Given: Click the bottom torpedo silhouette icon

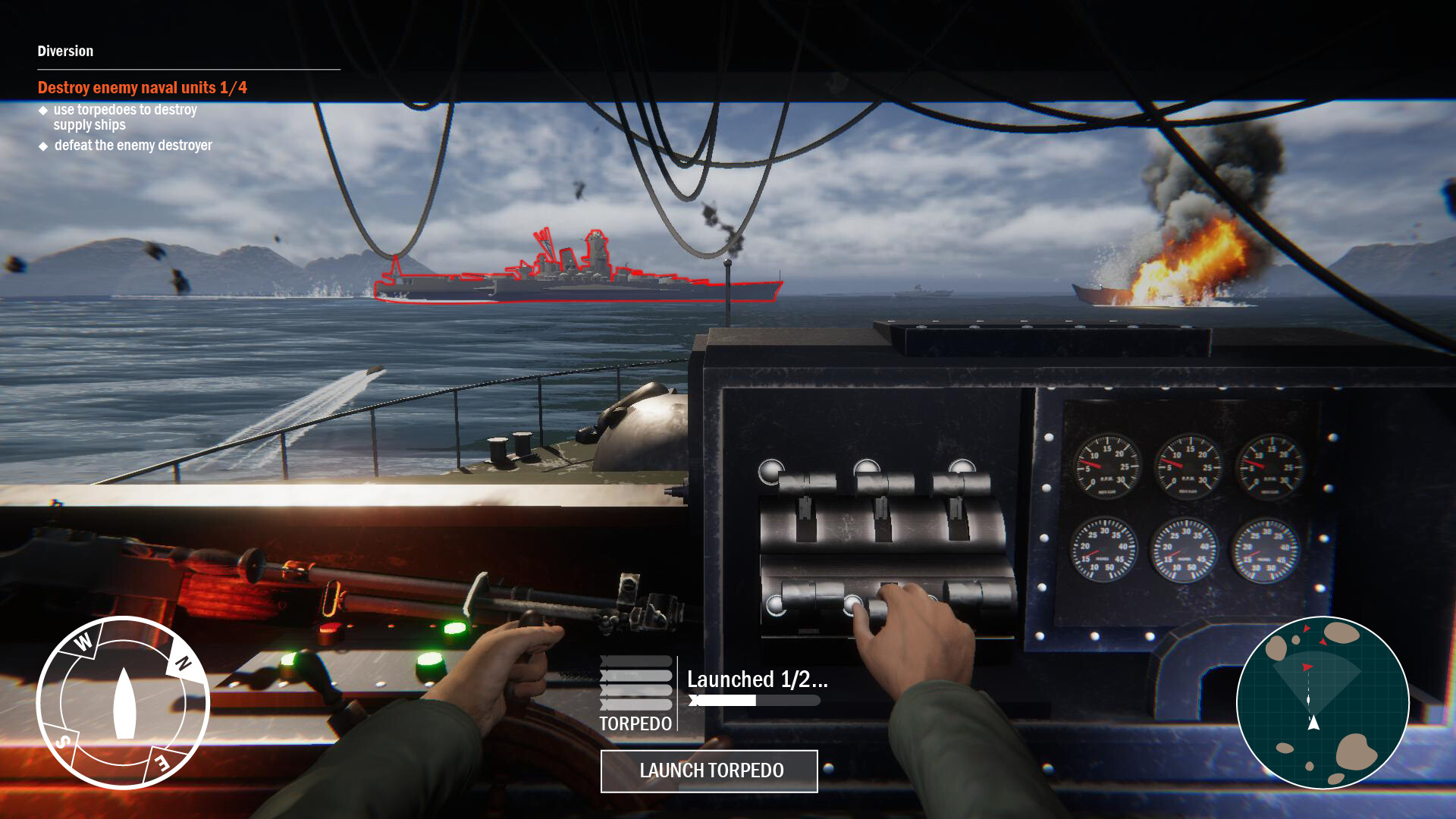Looking at the screenshot, I should coord(635,704).
